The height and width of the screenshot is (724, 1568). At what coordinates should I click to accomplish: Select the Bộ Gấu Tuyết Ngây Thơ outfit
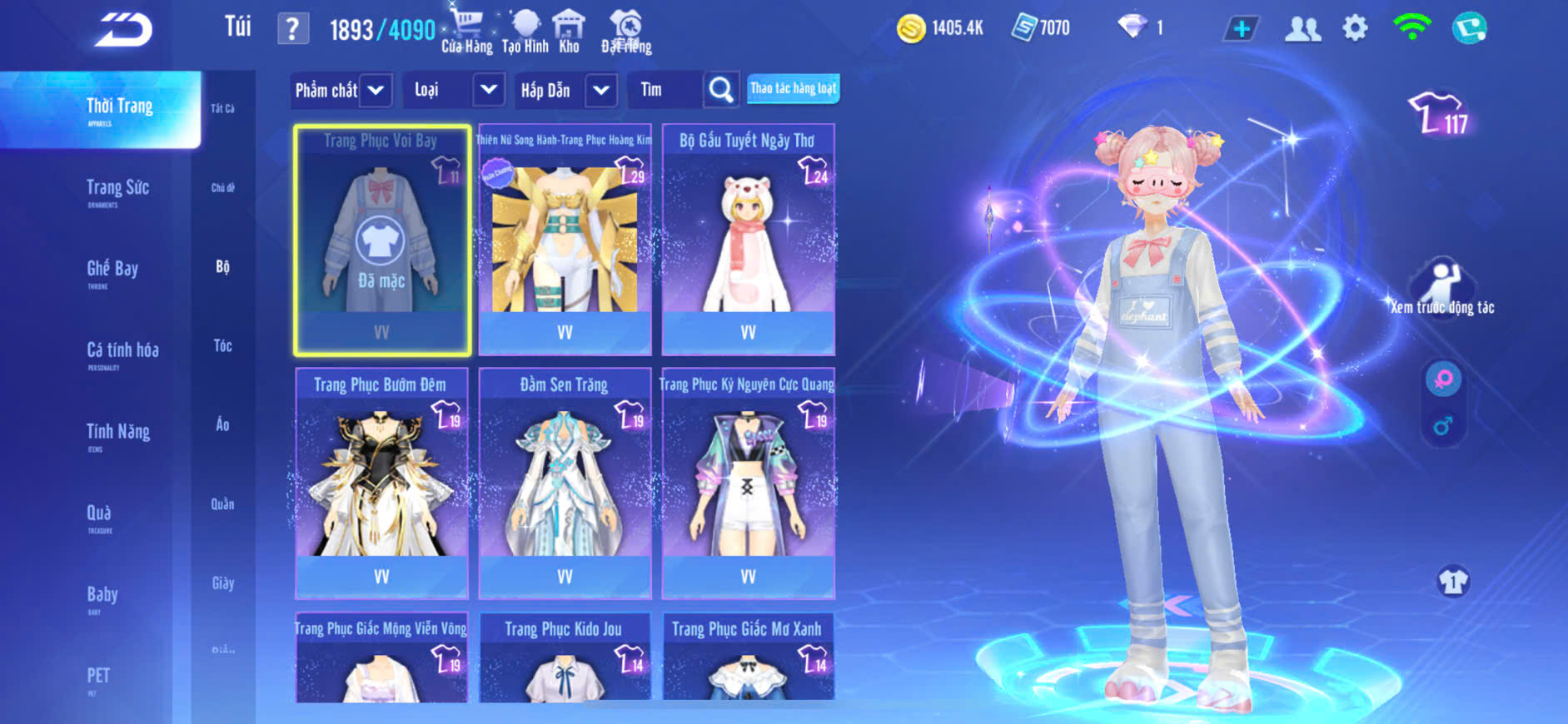(748, 240)
